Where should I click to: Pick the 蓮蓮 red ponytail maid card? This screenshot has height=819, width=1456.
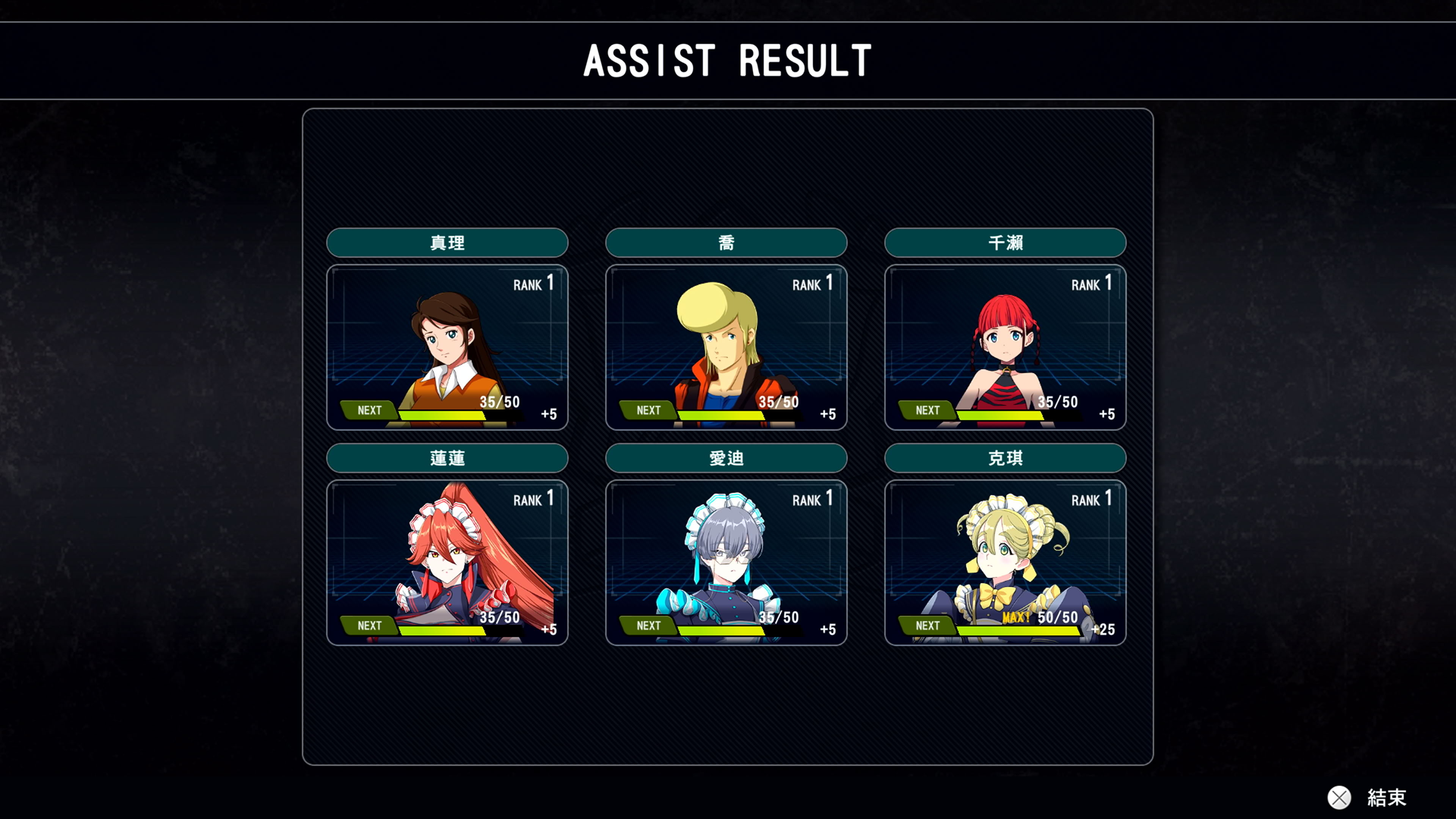[447, 562]
